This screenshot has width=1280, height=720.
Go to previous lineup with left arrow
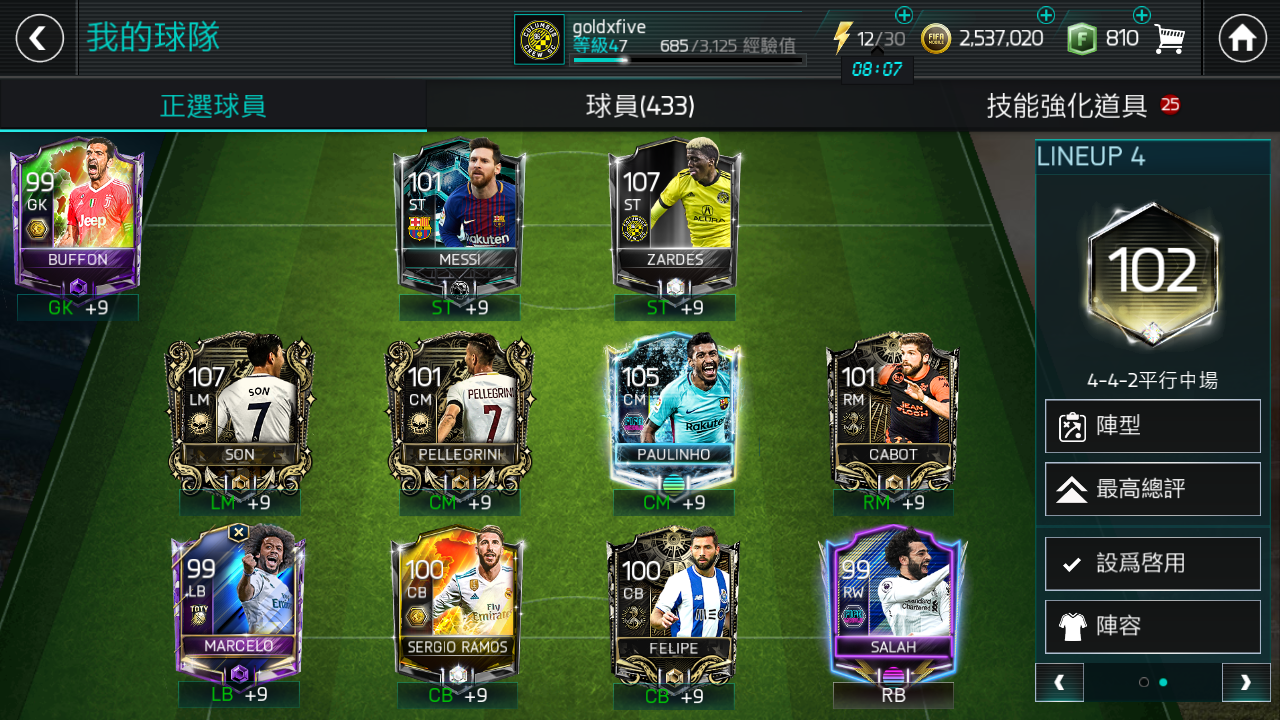(1059, 682)
